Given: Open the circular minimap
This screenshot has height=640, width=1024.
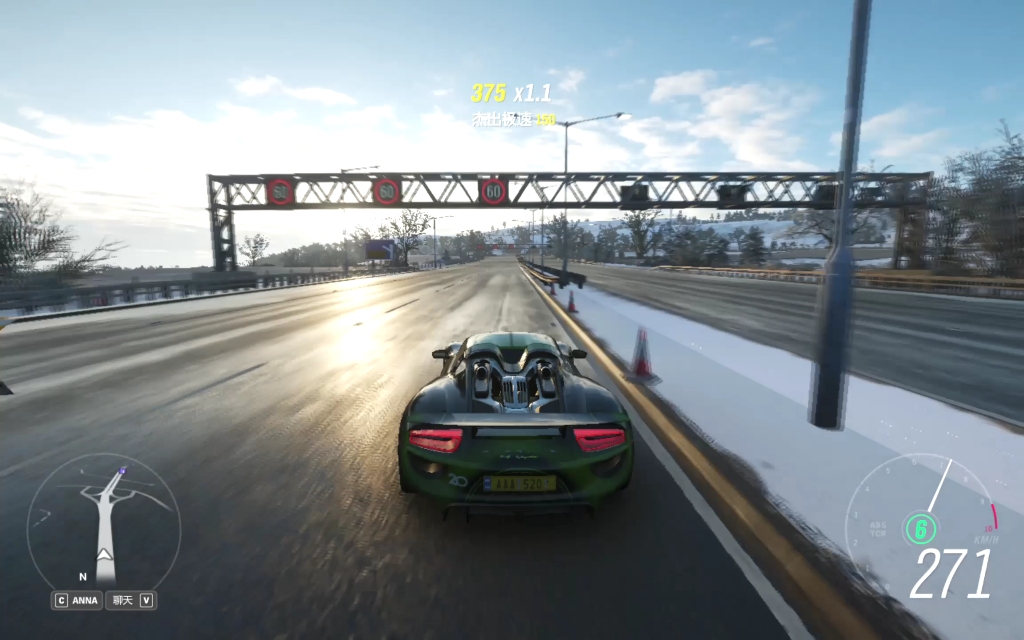Looking at the screenshot, I should [103, 520].
